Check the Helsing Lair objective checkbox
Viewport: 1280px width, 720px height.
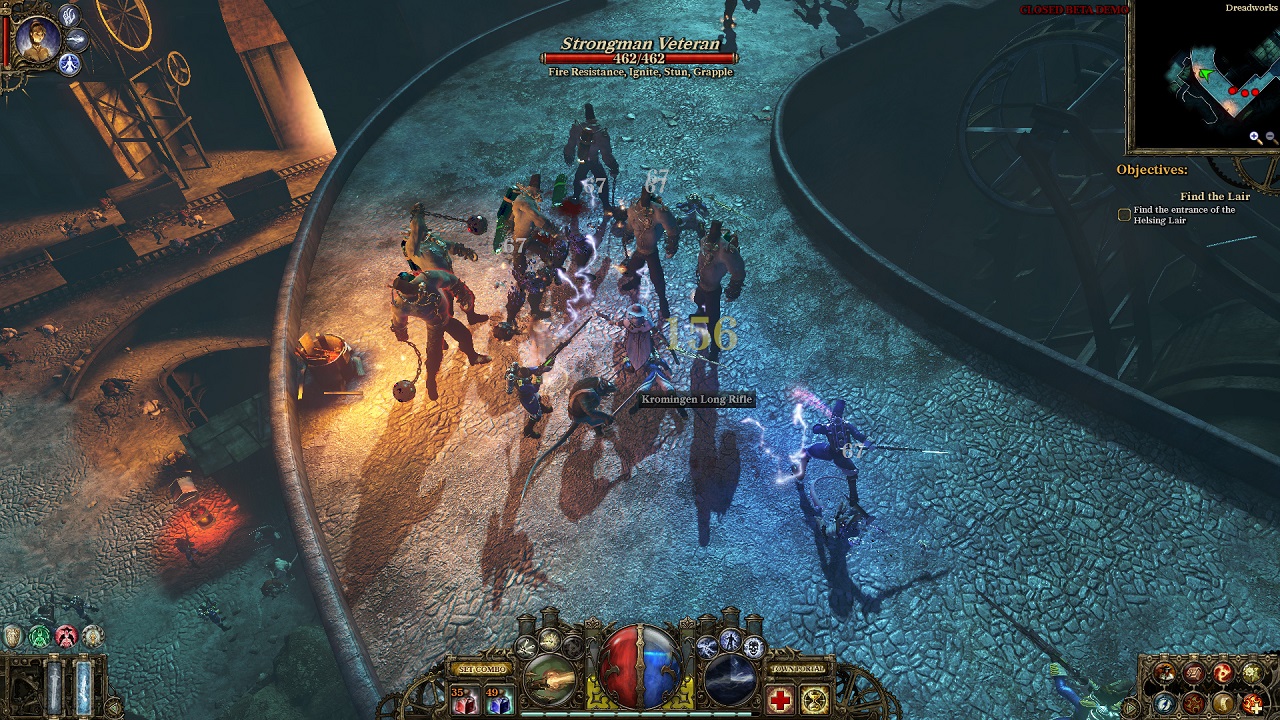pos(1124,213)
